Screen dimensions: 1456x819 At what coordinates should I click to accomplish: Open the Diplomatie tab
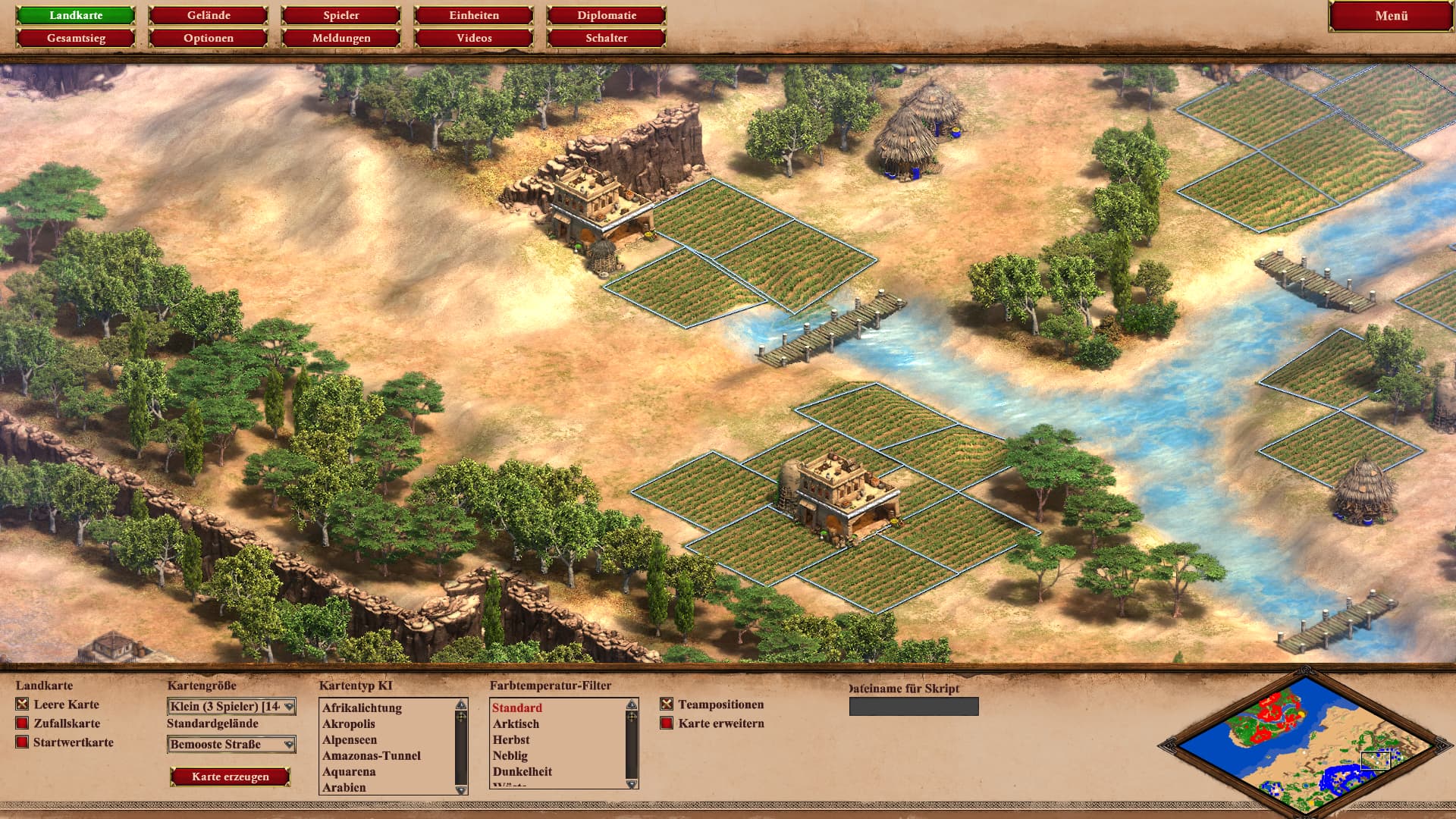click(x=607, y=15)
